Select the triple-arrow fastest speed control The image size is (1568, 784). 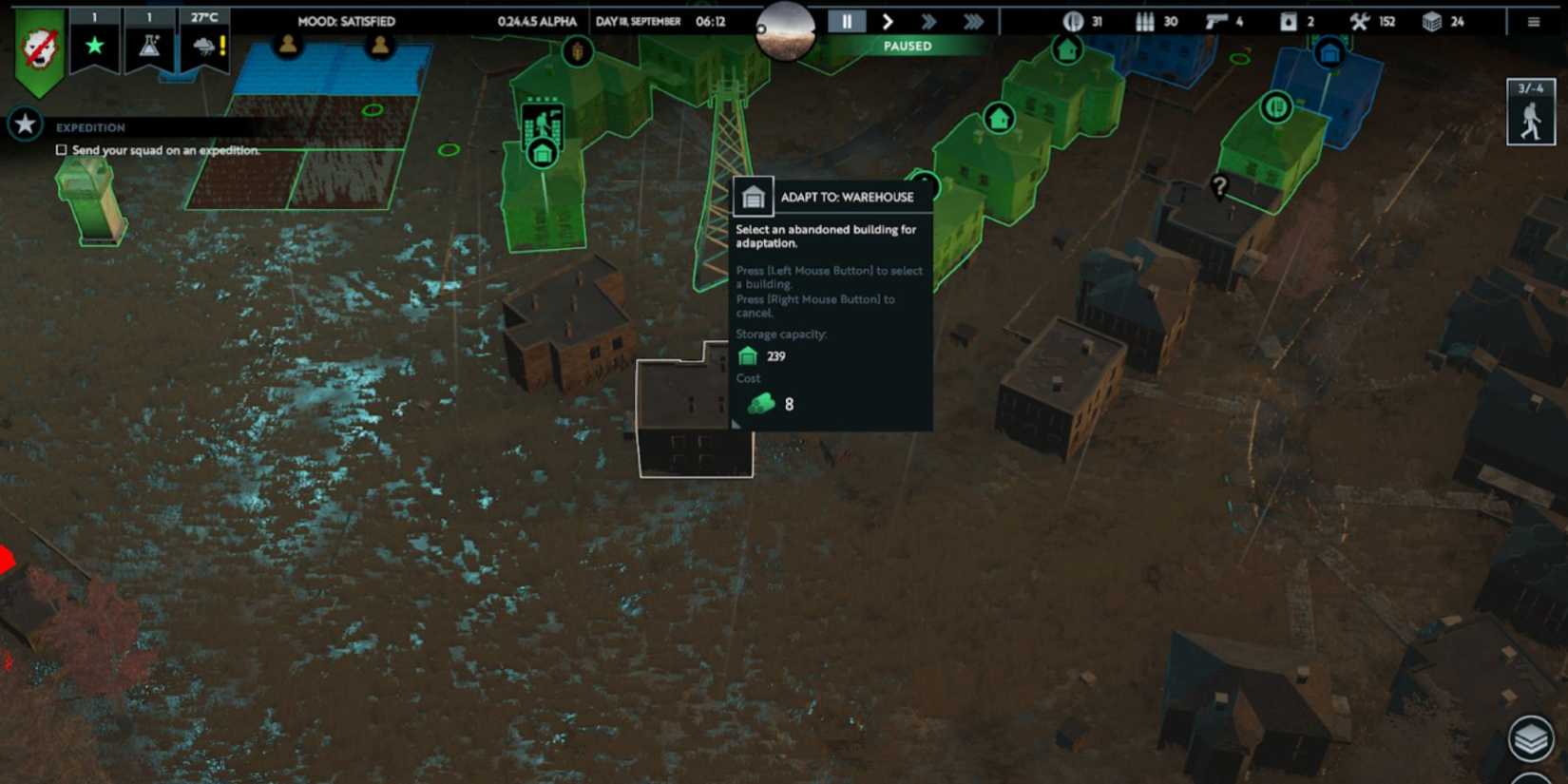pyautogui.click(x=971, y=20)
